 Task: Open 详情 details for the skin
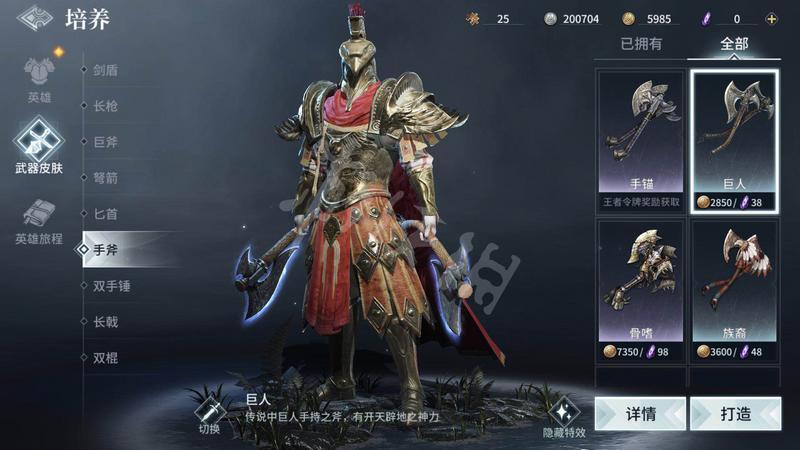coord(640,413)
